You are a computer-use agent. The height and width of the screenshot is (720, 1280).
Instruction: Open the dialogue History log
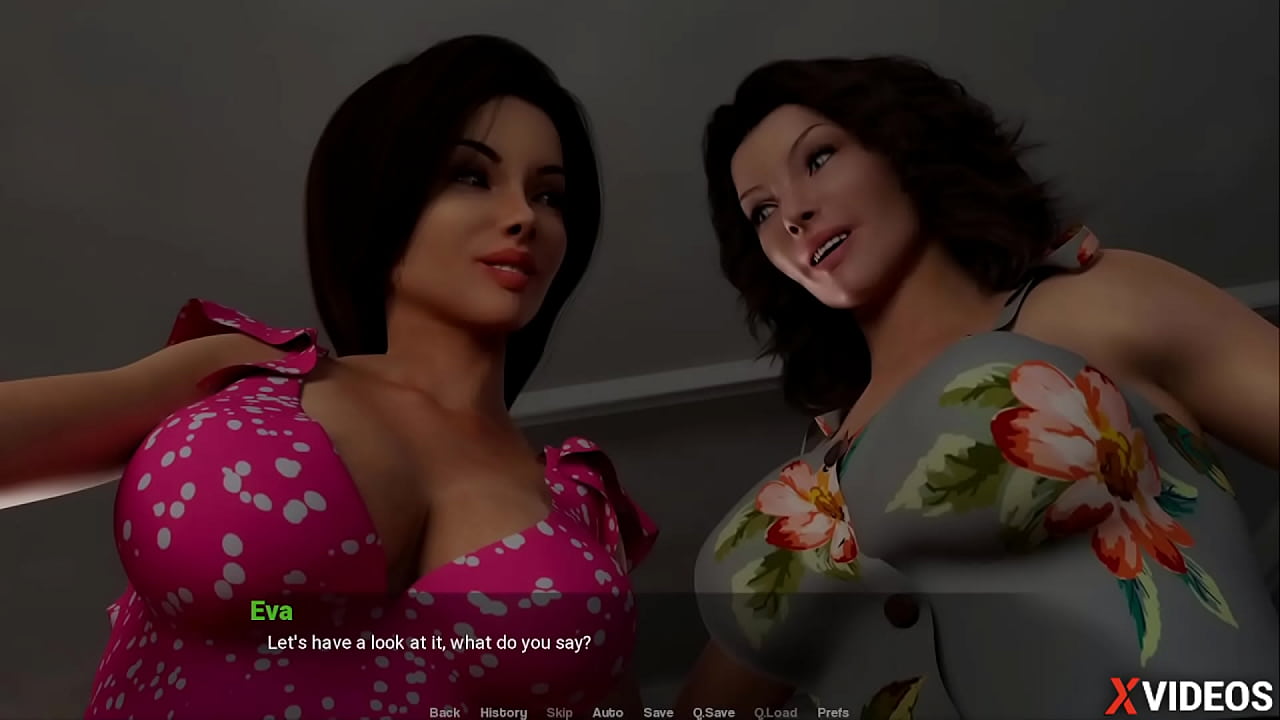[503, 712]
